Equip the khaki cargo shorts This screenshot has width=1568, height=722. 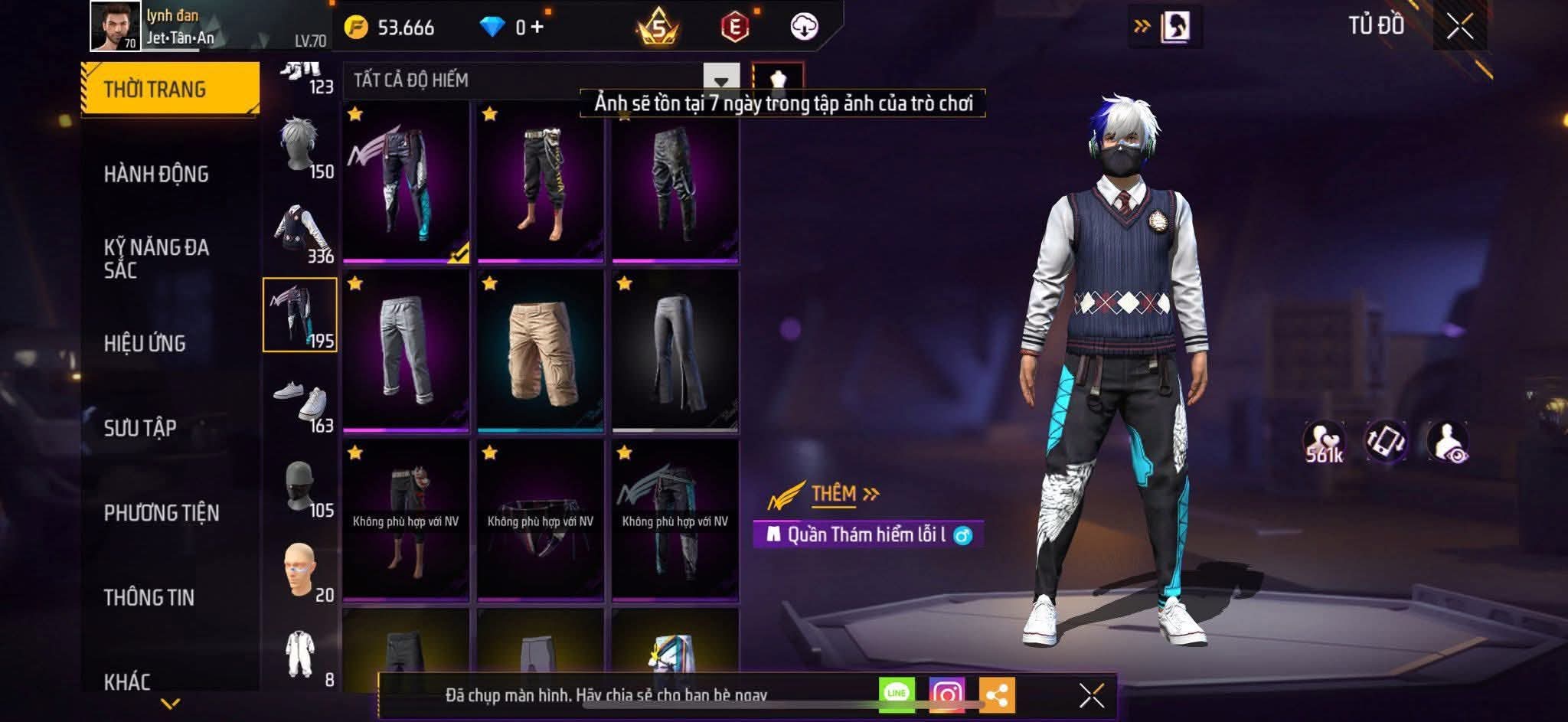pos(541,351)
